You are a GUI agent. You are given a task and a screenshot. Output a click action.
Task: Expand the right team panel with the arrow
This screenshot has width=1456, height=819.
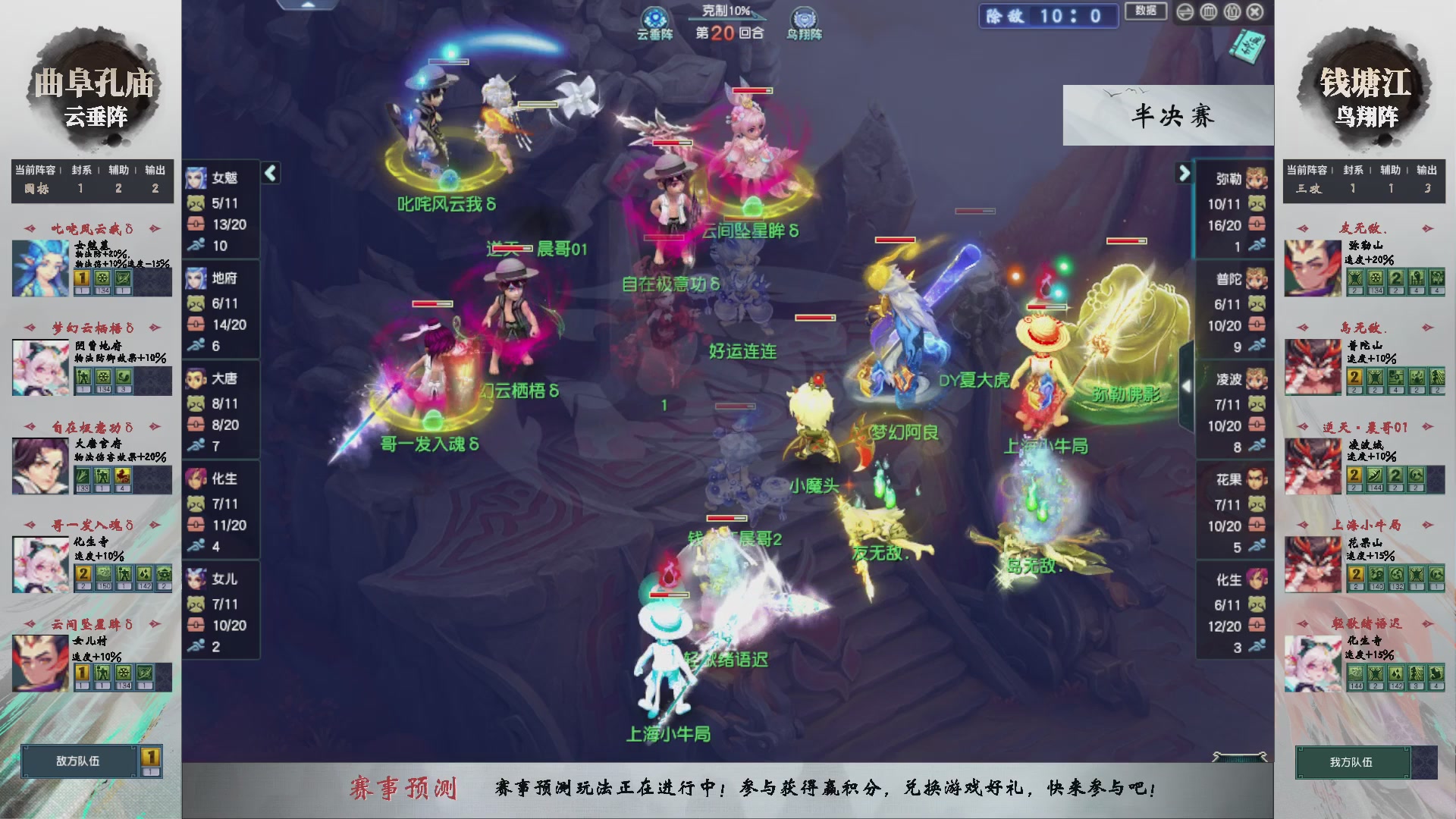pos(1185,173)
